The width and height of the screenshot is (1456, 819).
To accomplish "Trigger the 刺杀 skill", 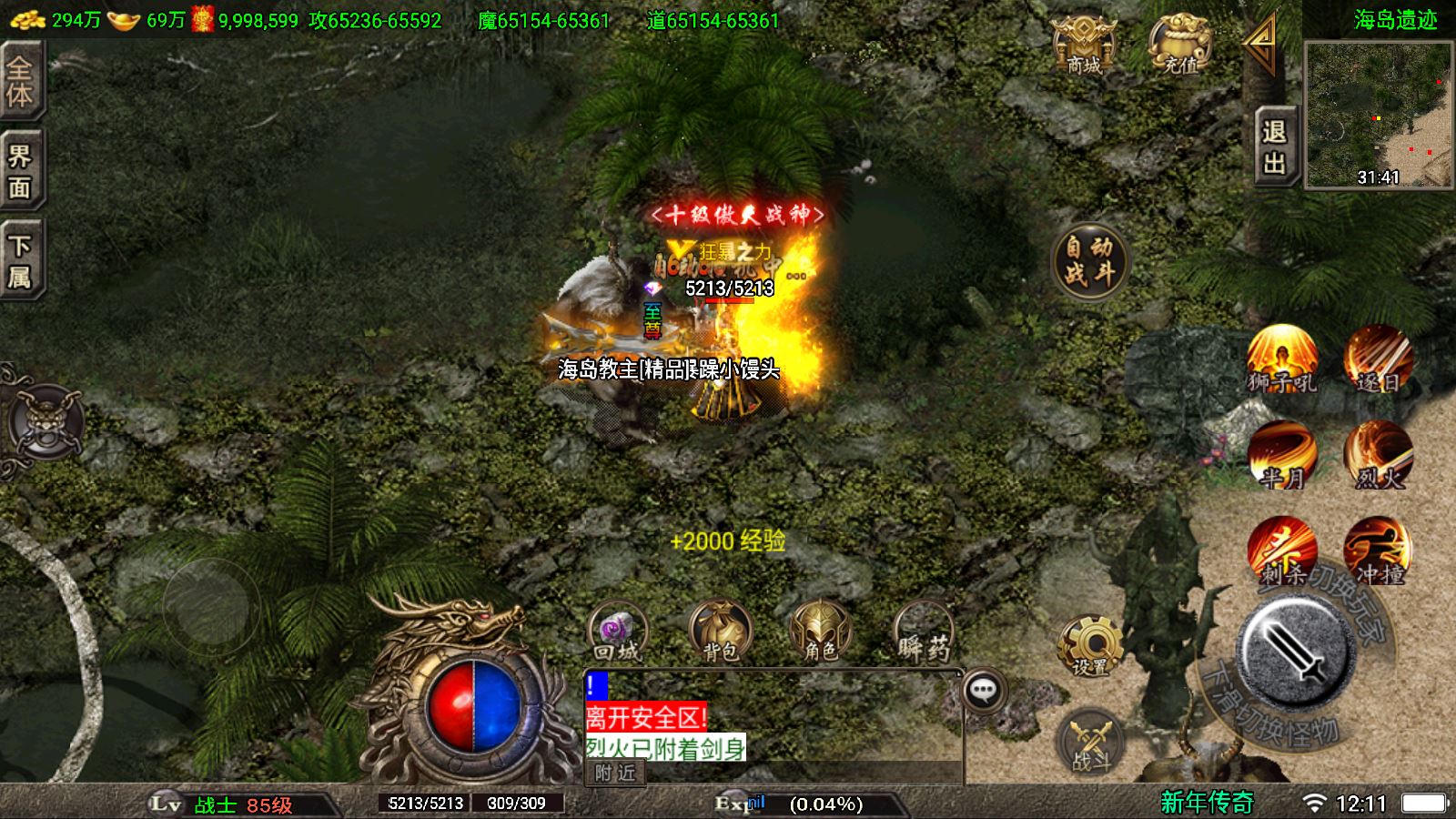I will pos(1282,551).
